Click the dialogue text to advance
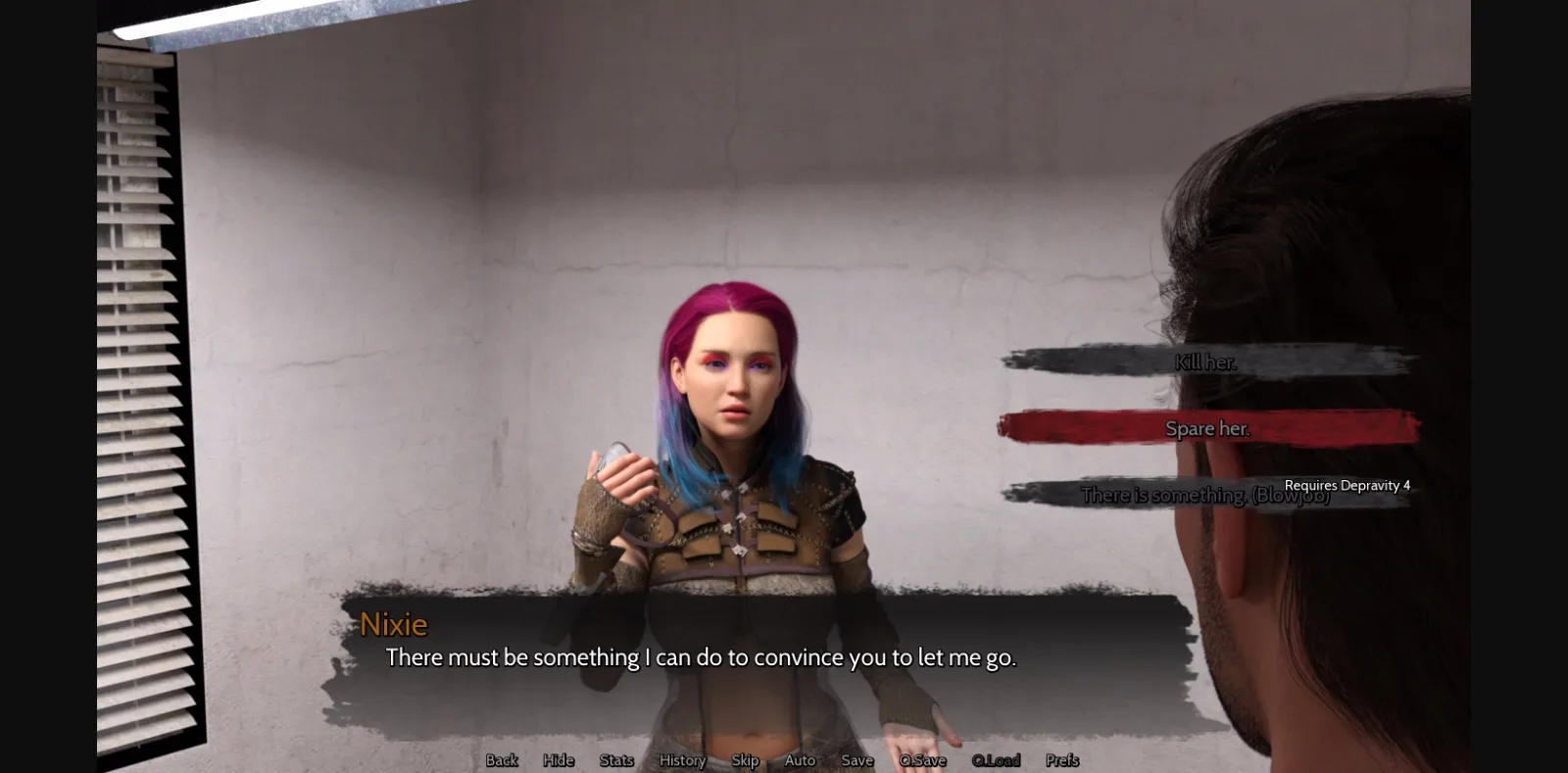The height and width of the screenshot is (773, 1568). click(x=702, y=657)
